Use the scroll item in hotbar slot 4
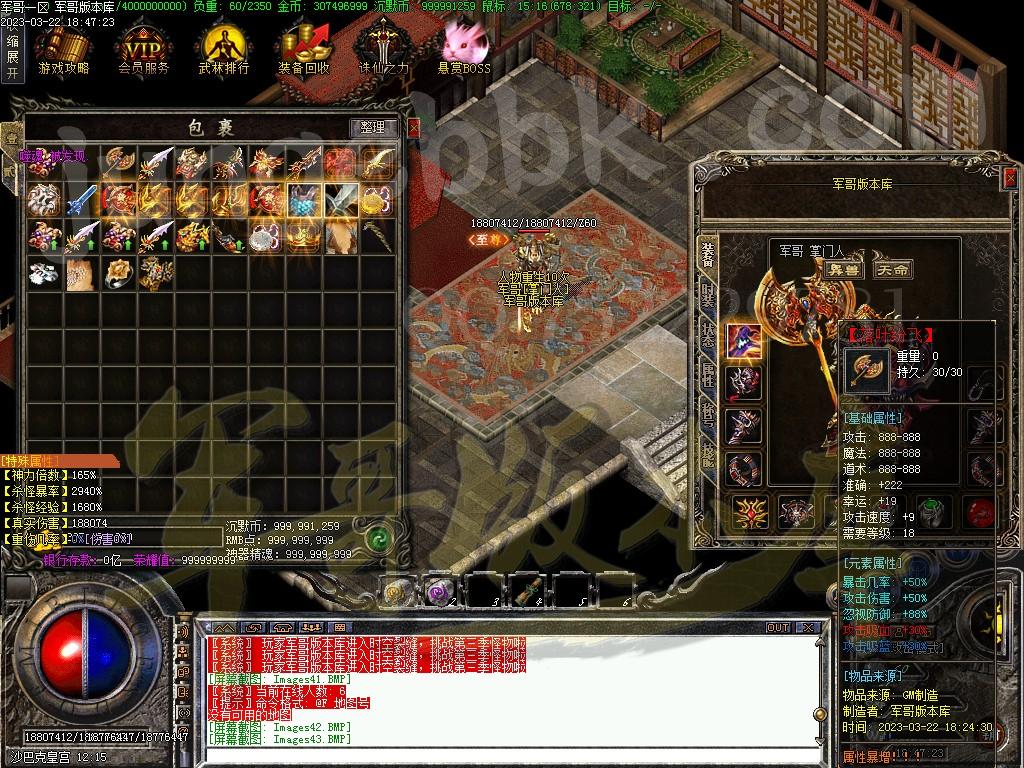 click(531, 592)
